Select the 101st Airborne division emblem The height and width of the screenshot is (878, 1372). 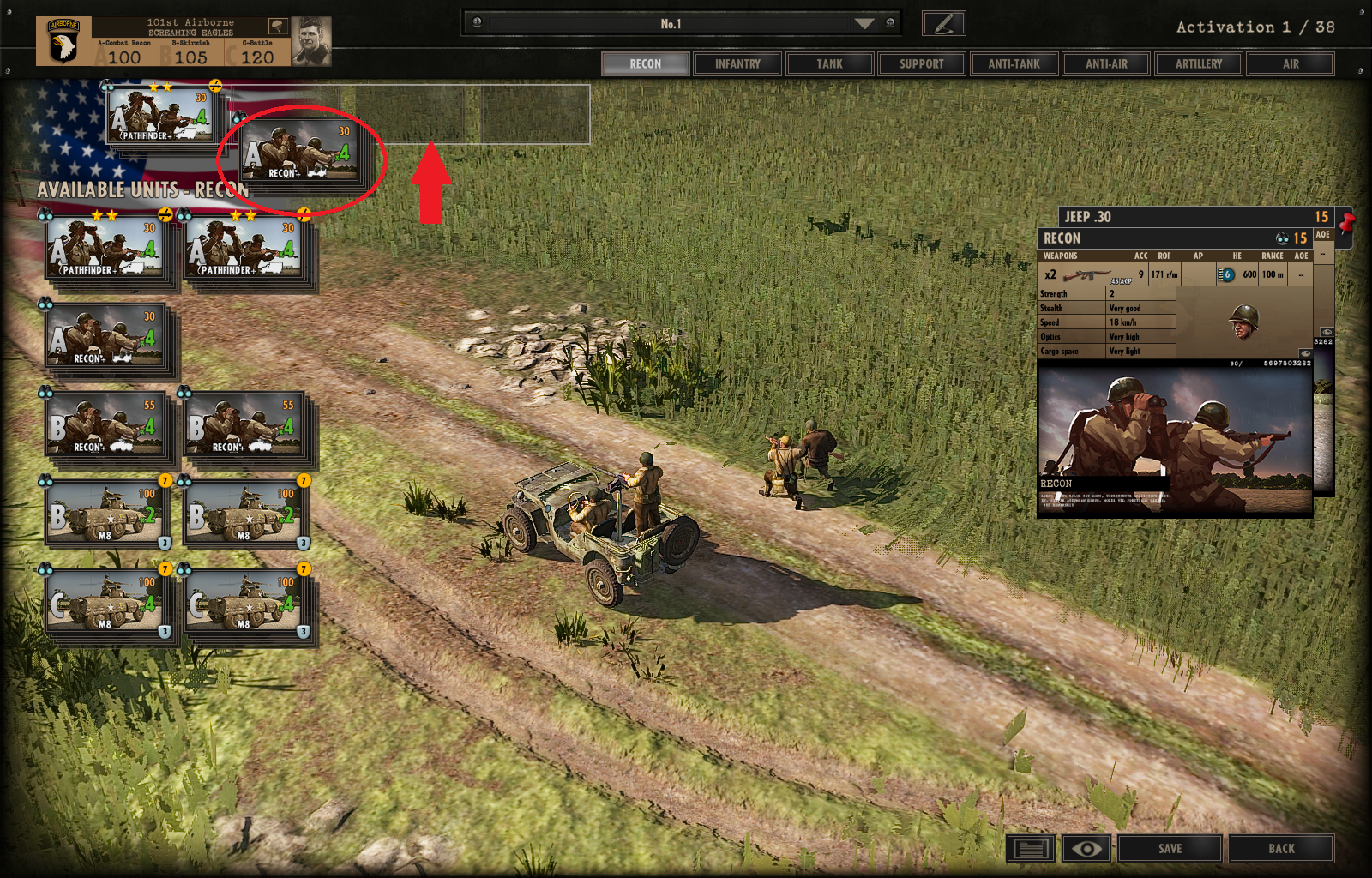63,42
